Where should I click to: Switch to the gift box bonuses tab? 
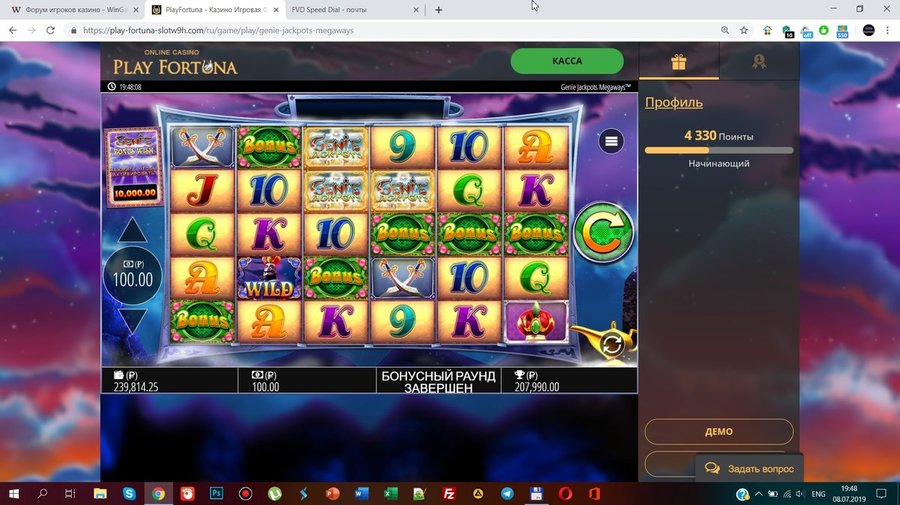(679, 62)
